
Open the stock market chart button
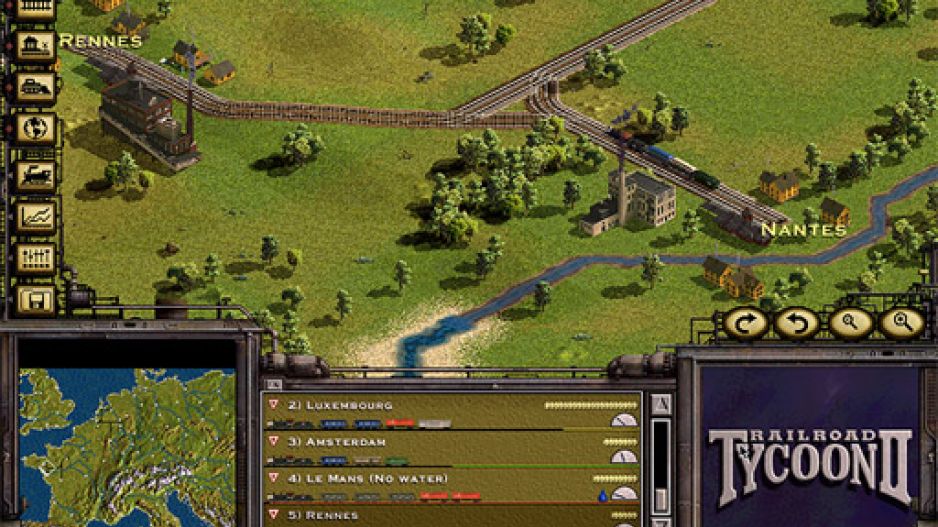click(36, 216)
